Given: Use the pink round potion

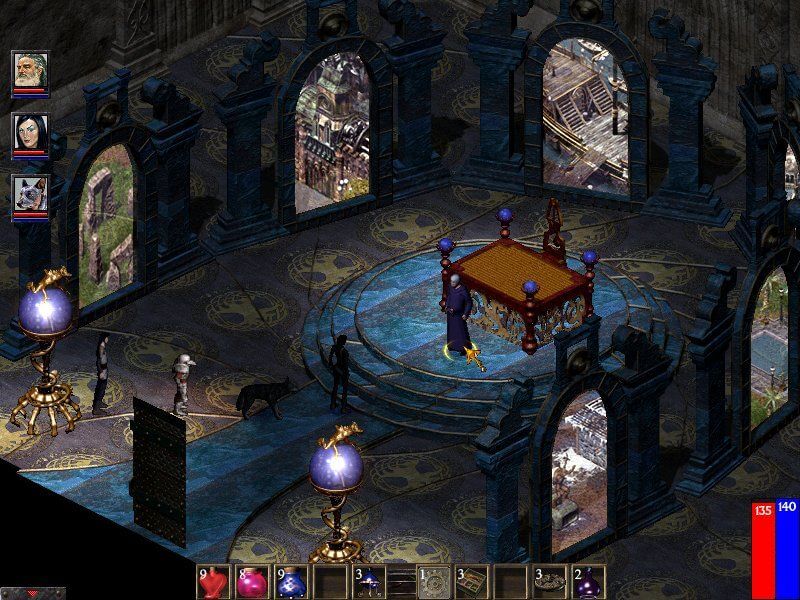Looking at the screenshot, I should click(x=251, y=582).
